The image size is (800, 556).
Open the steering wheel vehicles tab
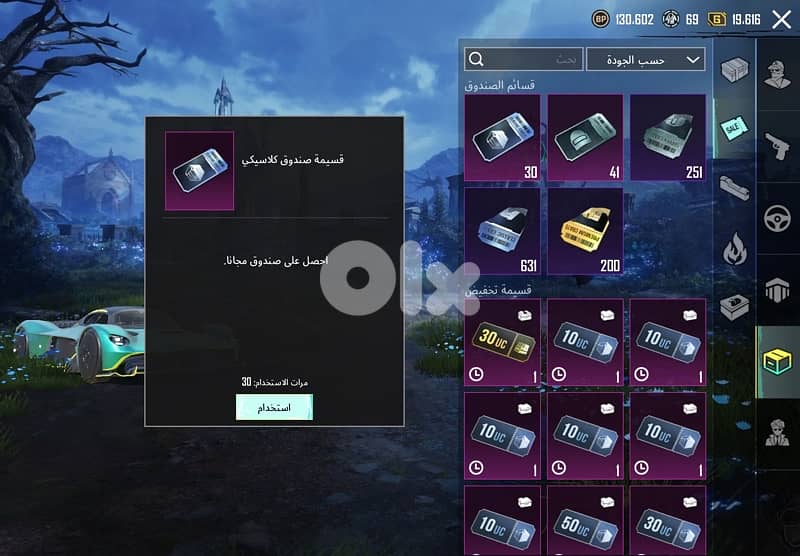[x=777, y=216]
